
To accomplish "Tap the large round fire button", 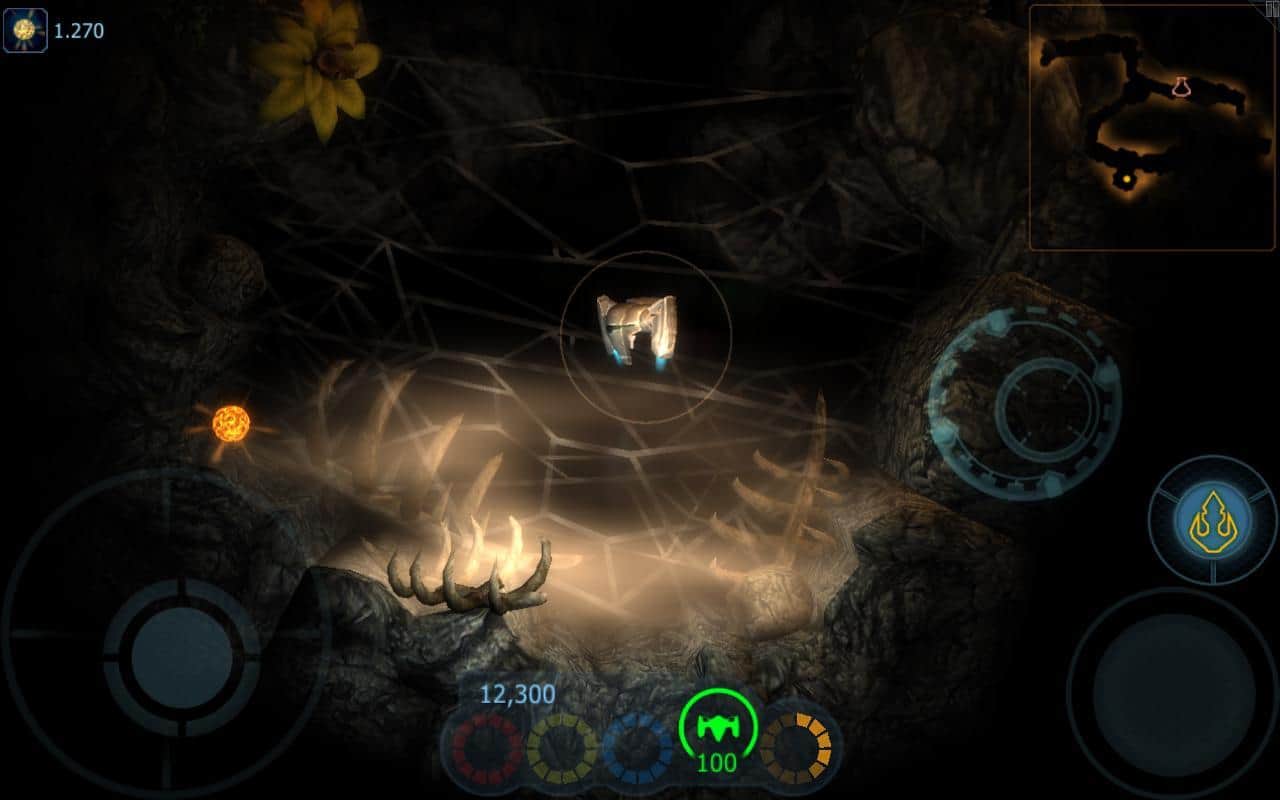I will point(1171,693).
